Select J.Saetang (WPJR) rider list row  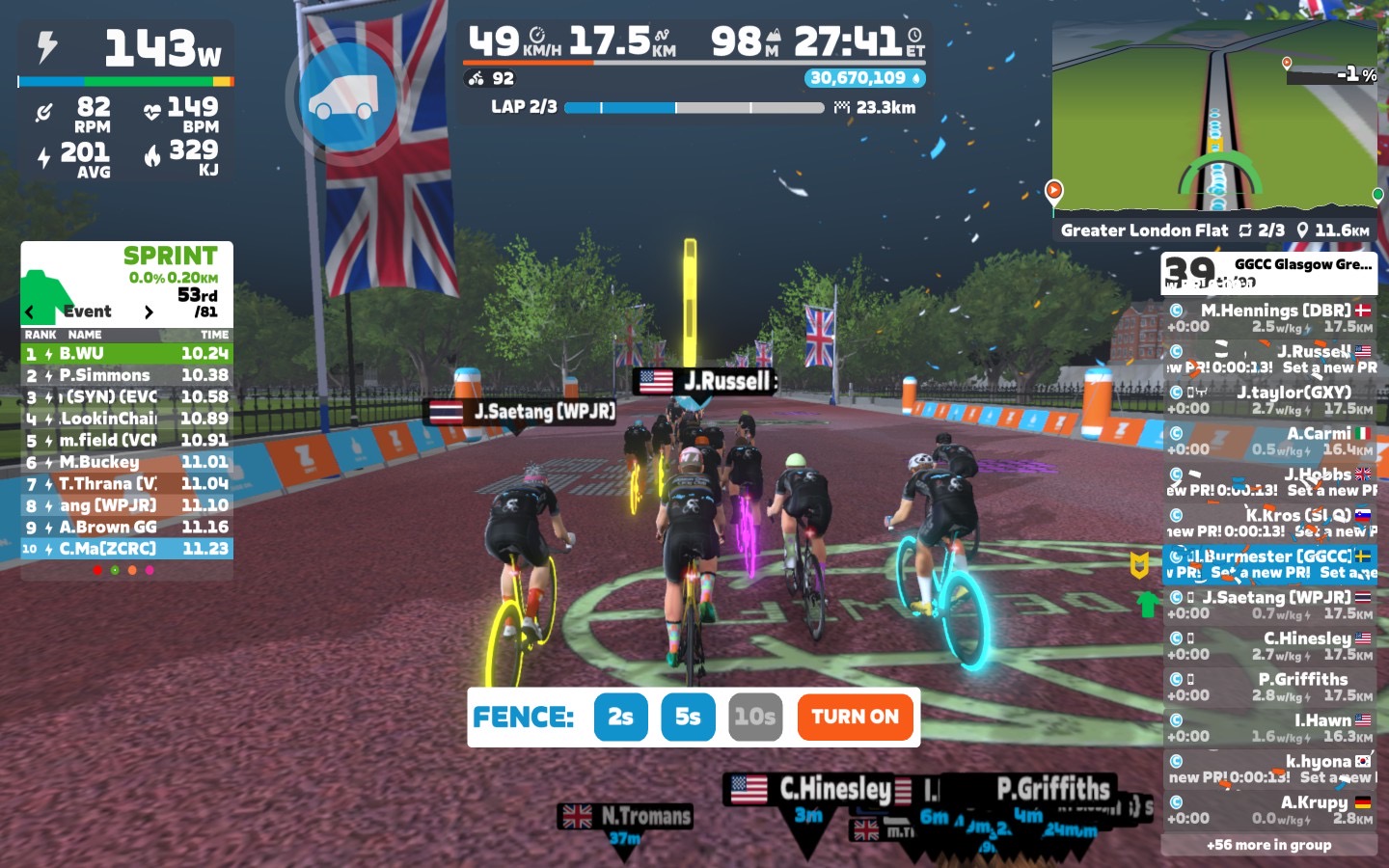1268,605
